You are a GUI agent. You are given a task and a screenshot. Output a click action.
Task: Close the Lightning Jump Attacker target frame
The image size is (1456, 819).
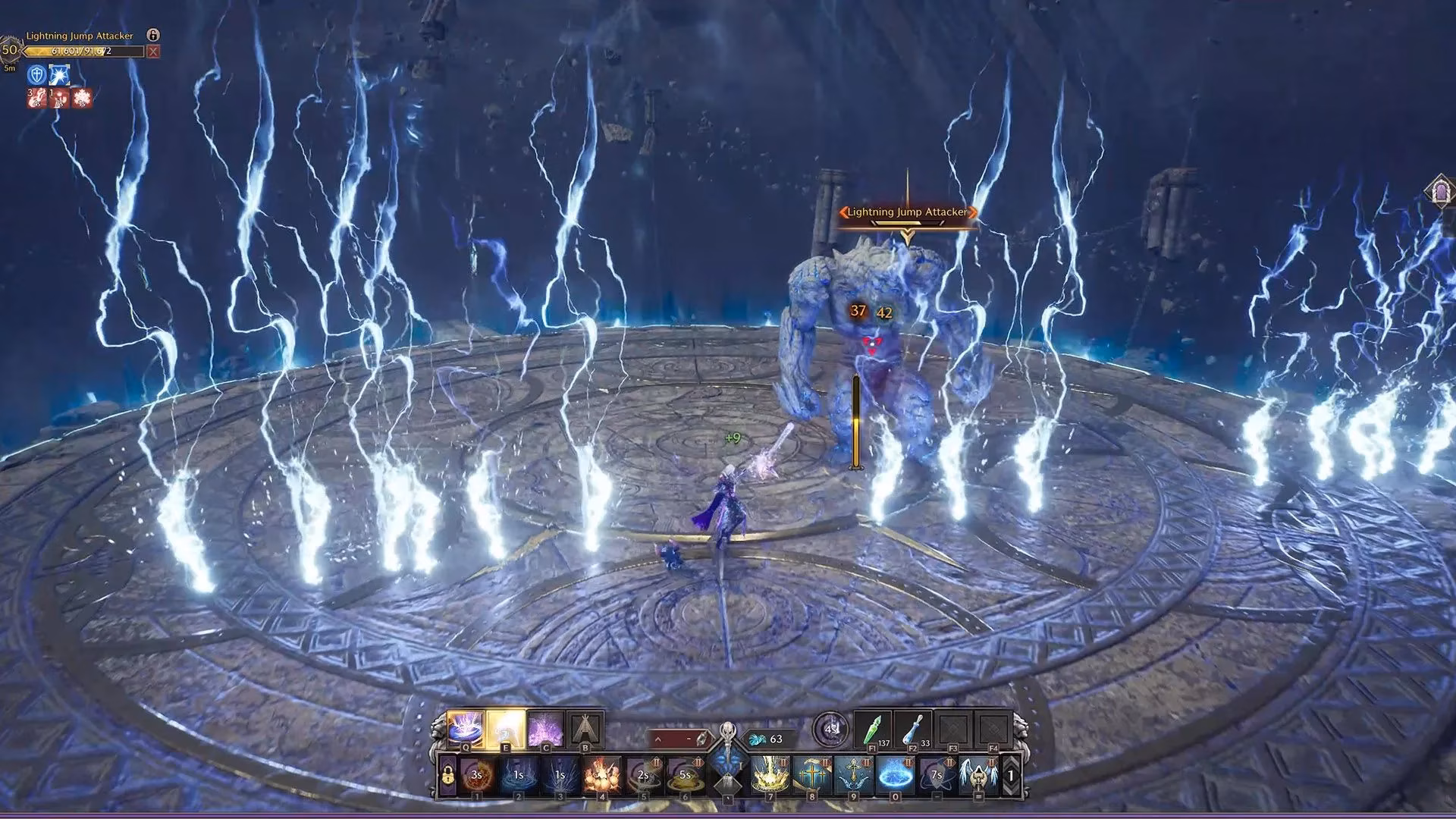pyautogui.click(x=152, y=52)
